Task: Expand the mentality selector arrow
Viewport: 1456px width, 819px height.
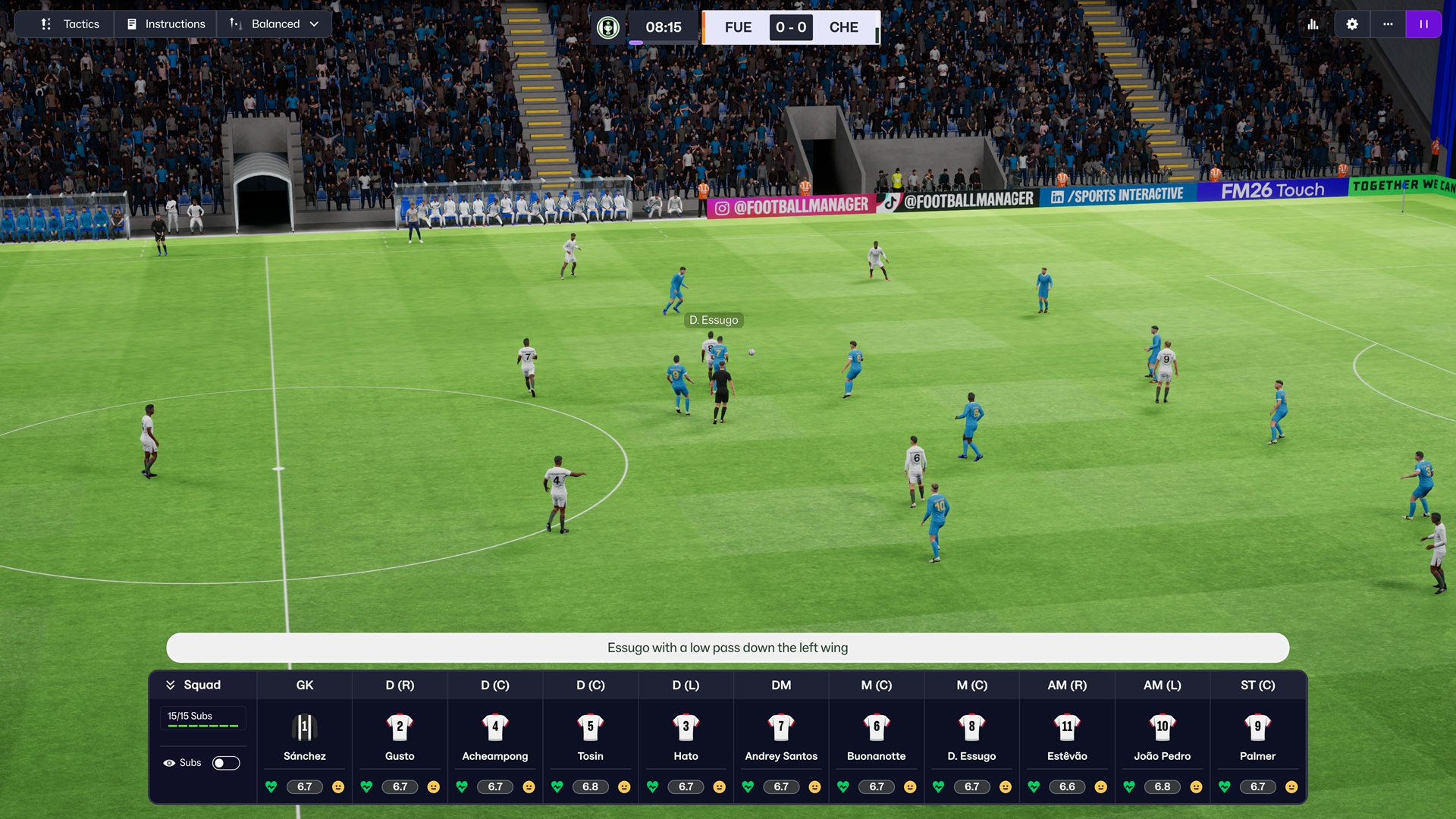Action: (x=315, y=24)
